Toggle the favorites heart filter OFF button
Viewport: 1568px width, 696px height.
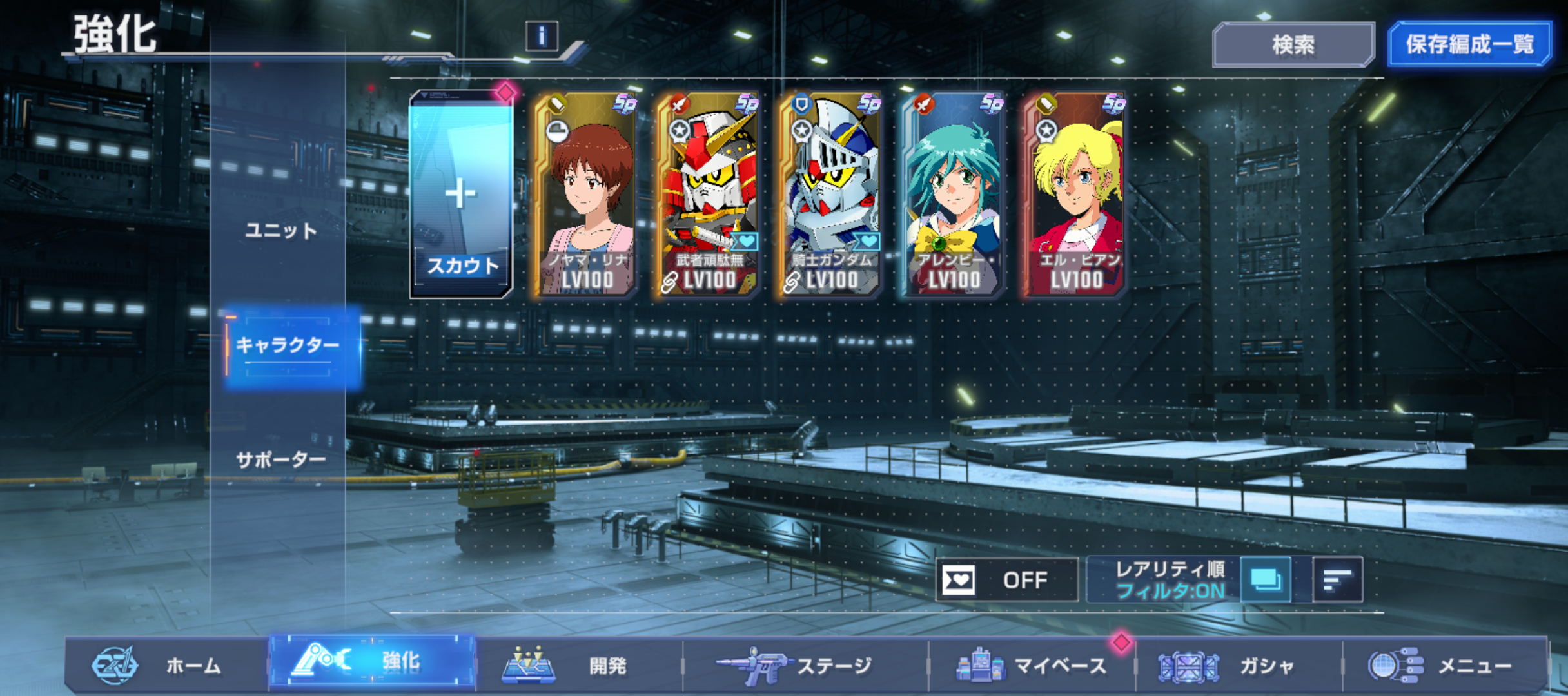tap(1006, 580)
